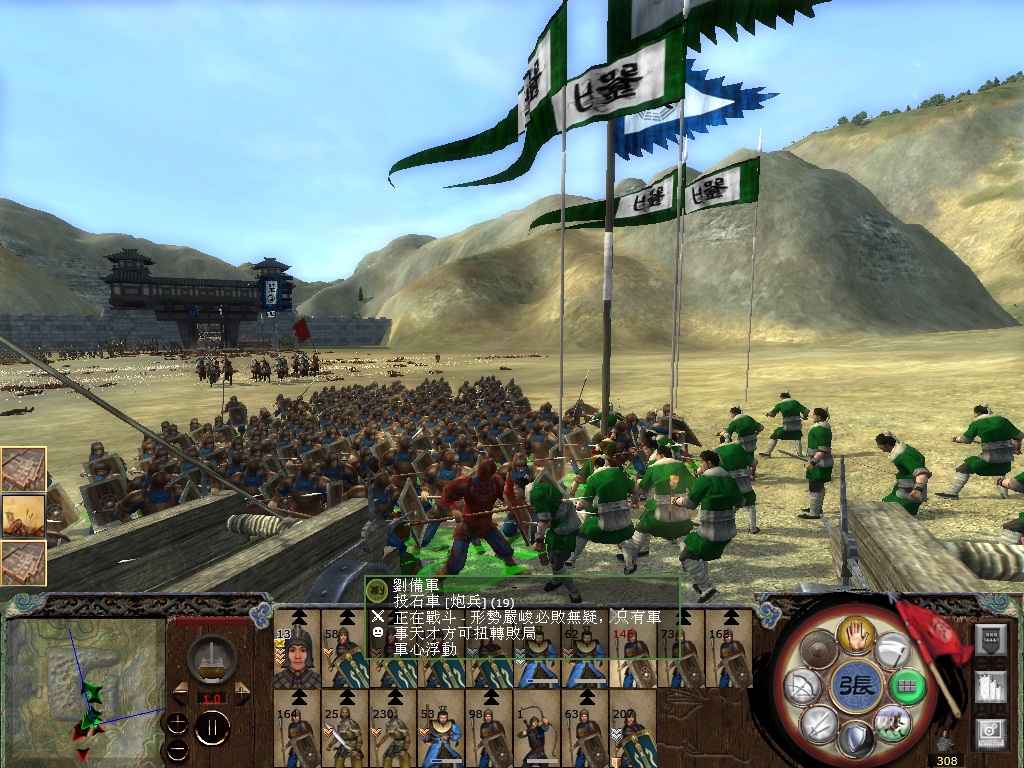Screen dimensions: 1024x768
Task: Open the battle dead chariot notification thumbnail
Action: 23,516
